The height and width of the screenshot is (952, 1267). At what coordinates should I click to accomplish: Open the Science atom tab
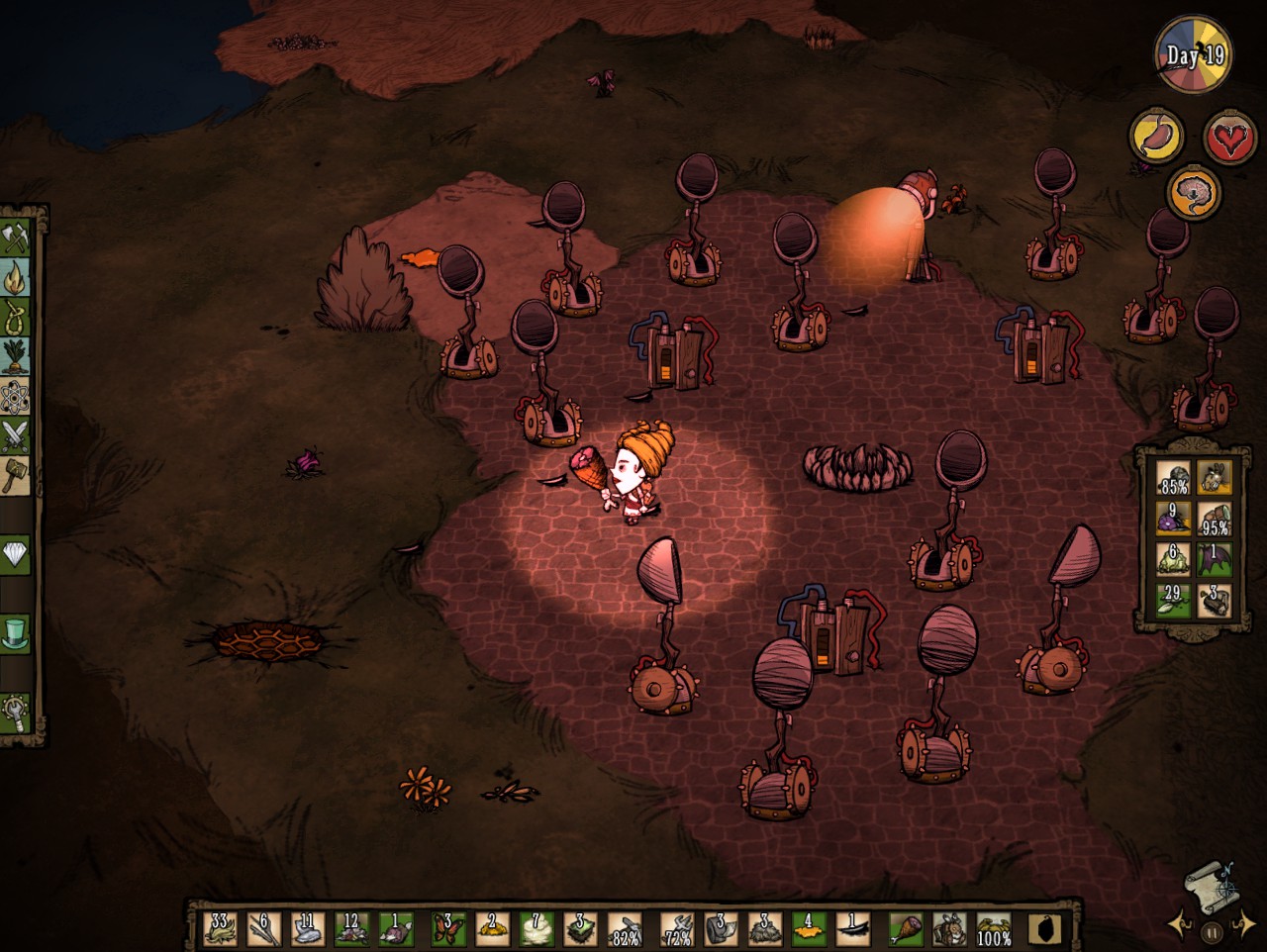click(18, 397)
